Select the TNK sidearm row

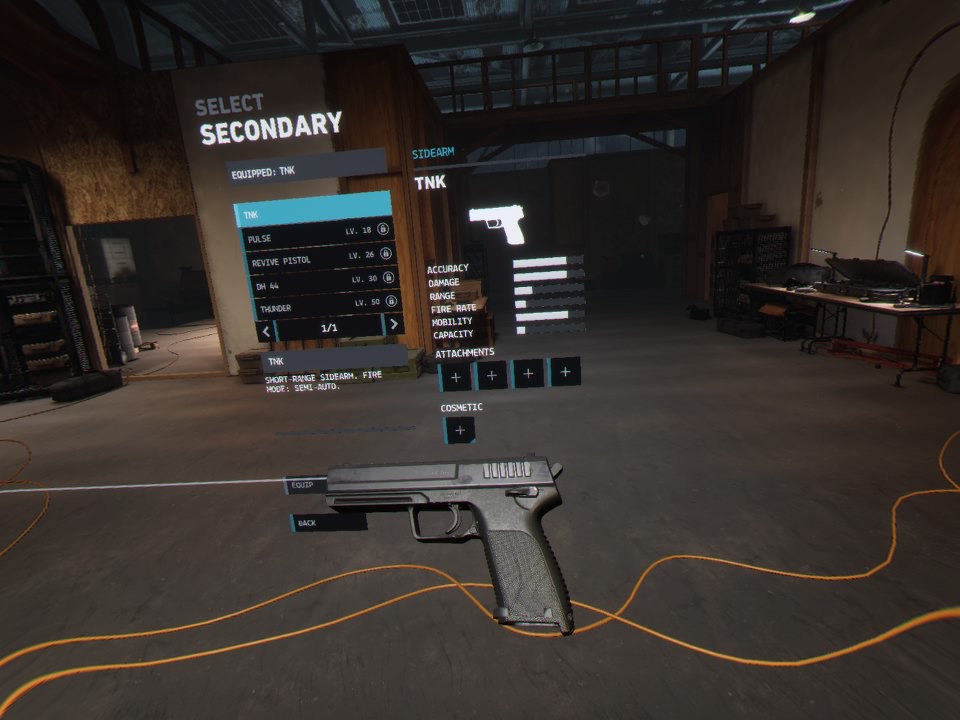(312, 214)
